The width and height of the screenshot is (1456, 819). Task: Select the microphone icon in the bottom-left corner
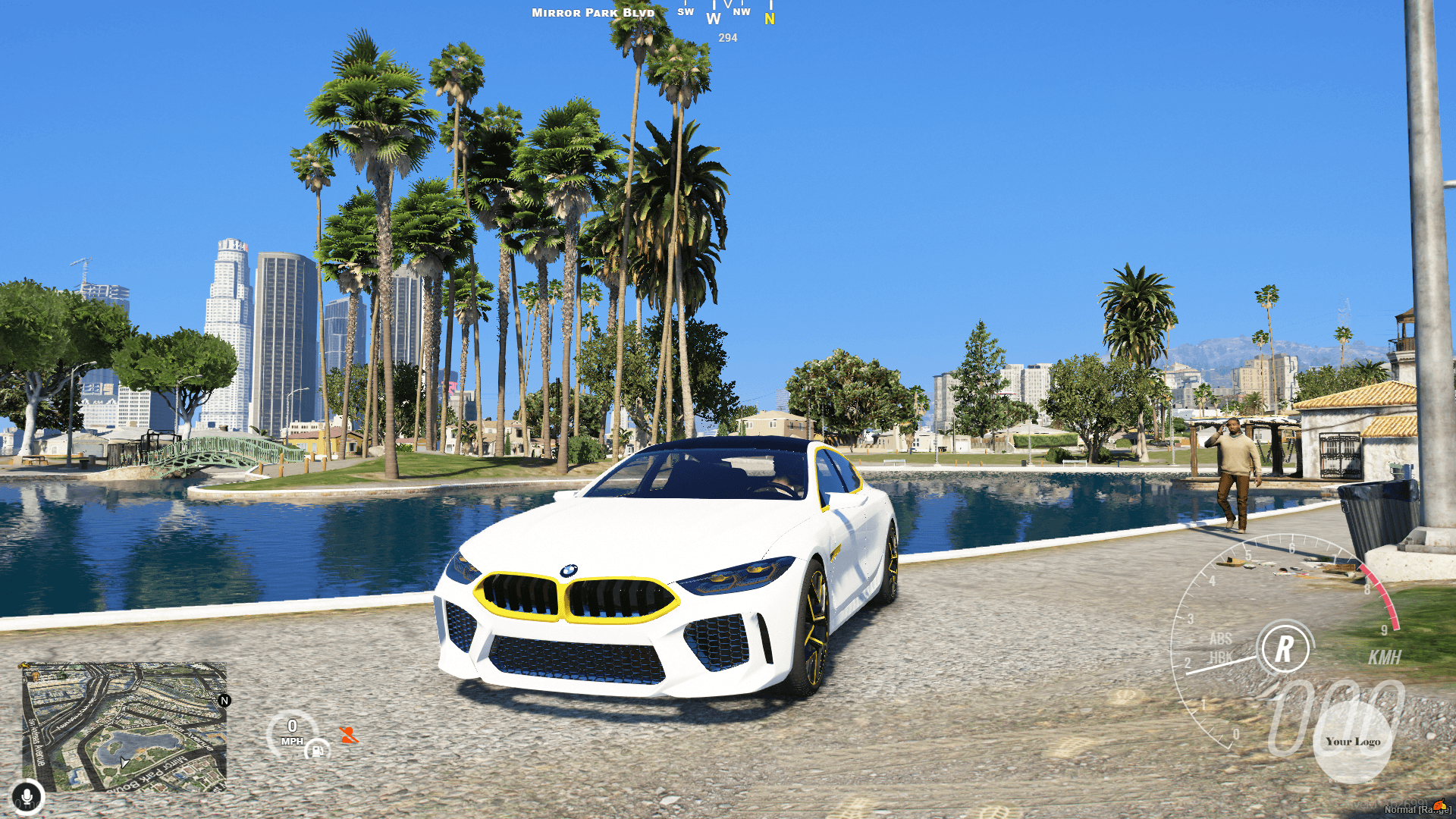coord(28,795)
